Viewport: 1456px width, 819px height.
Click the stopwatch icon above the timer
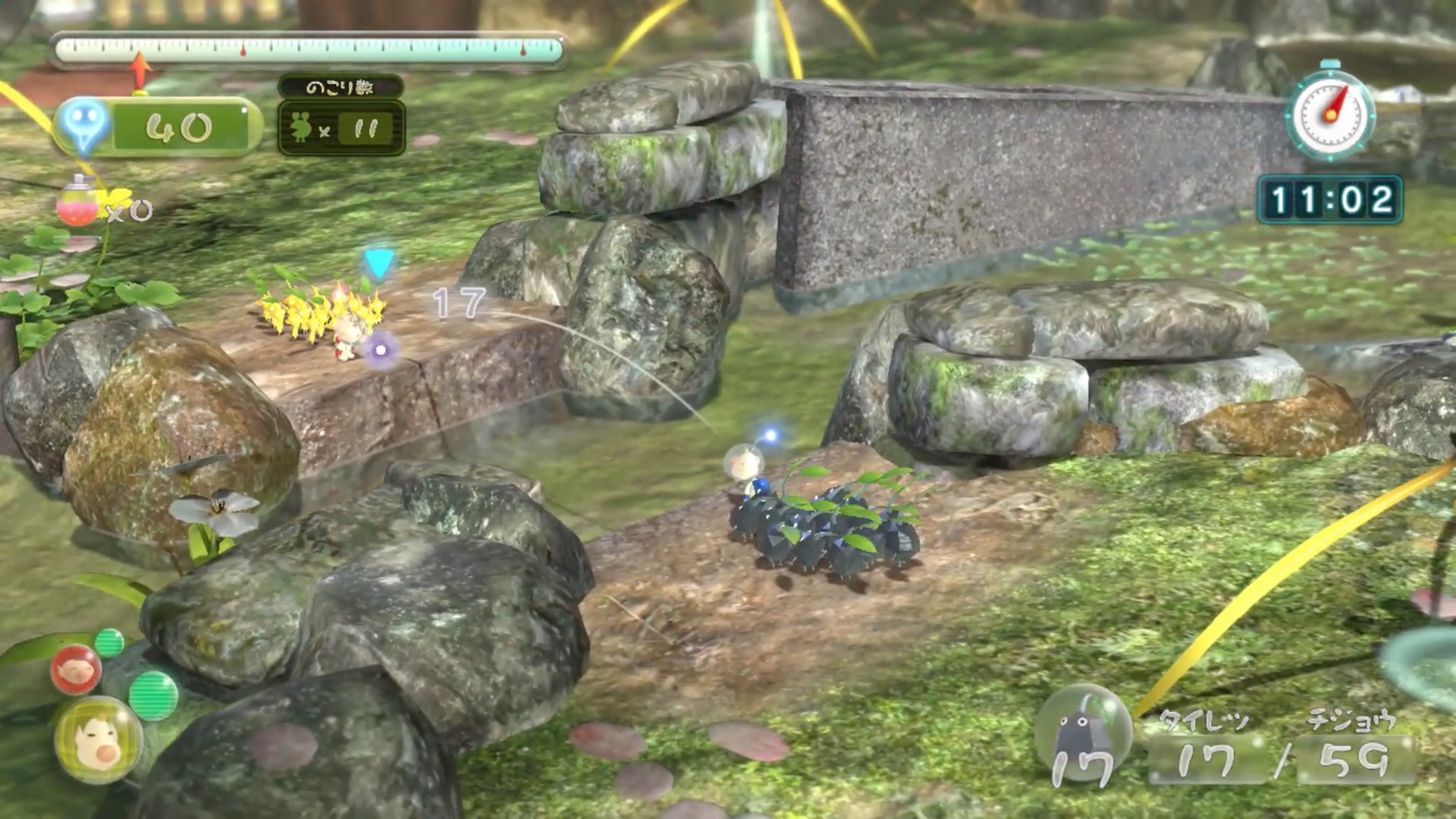pyautogui.click(x=1331, y=114)
